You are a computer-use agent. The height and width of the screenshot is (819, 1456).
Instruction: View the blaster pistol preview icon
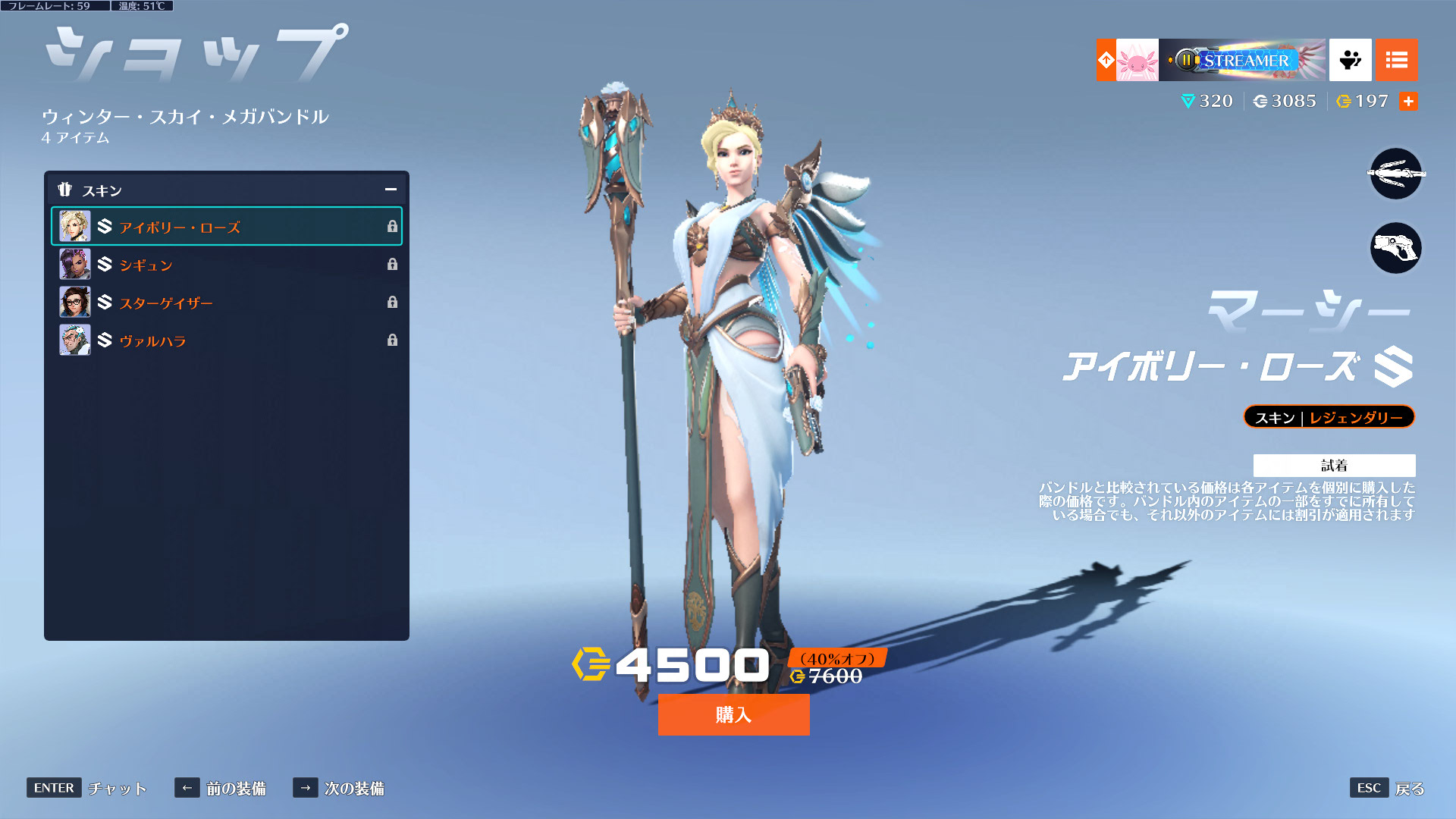point(1395,248)
